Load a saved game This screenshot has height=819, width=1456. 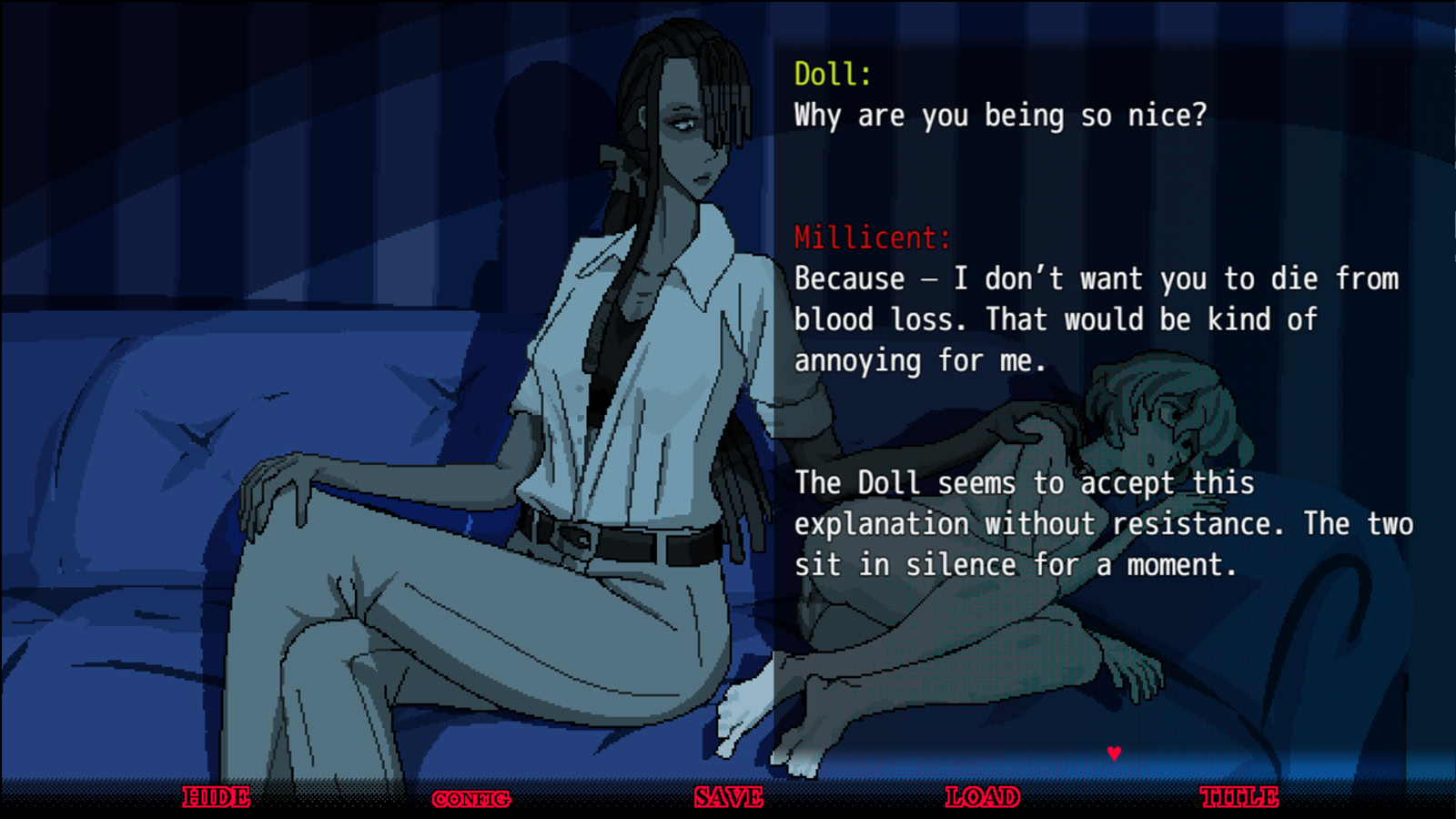point(983,797)
